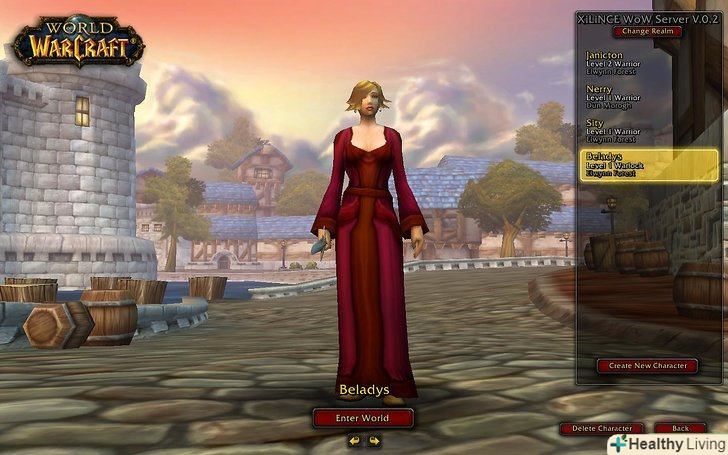The height and width of the screenshot is (455, 728).
Task: Open the Change Realm dialog
Action: coord(650,32)
